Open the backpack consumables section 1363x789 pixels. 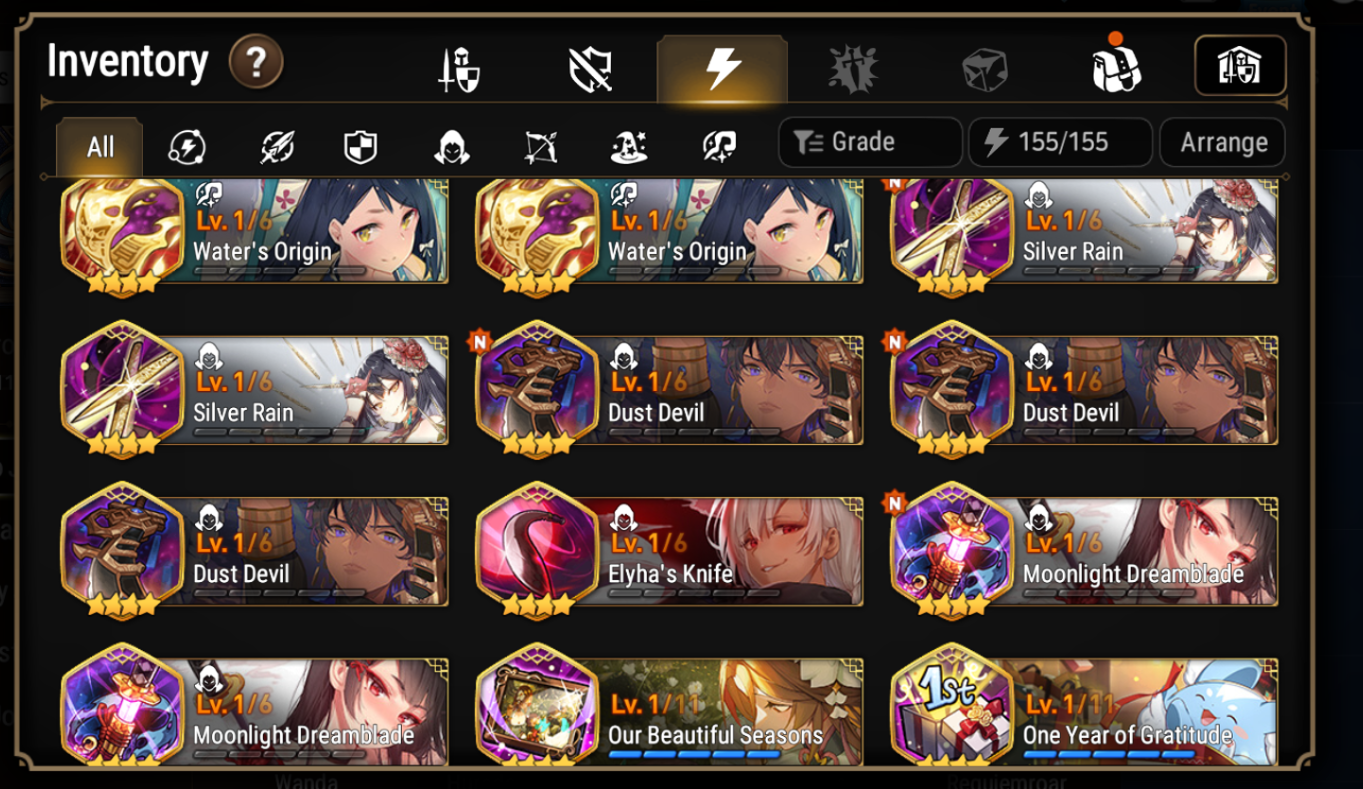(1117, 66)
